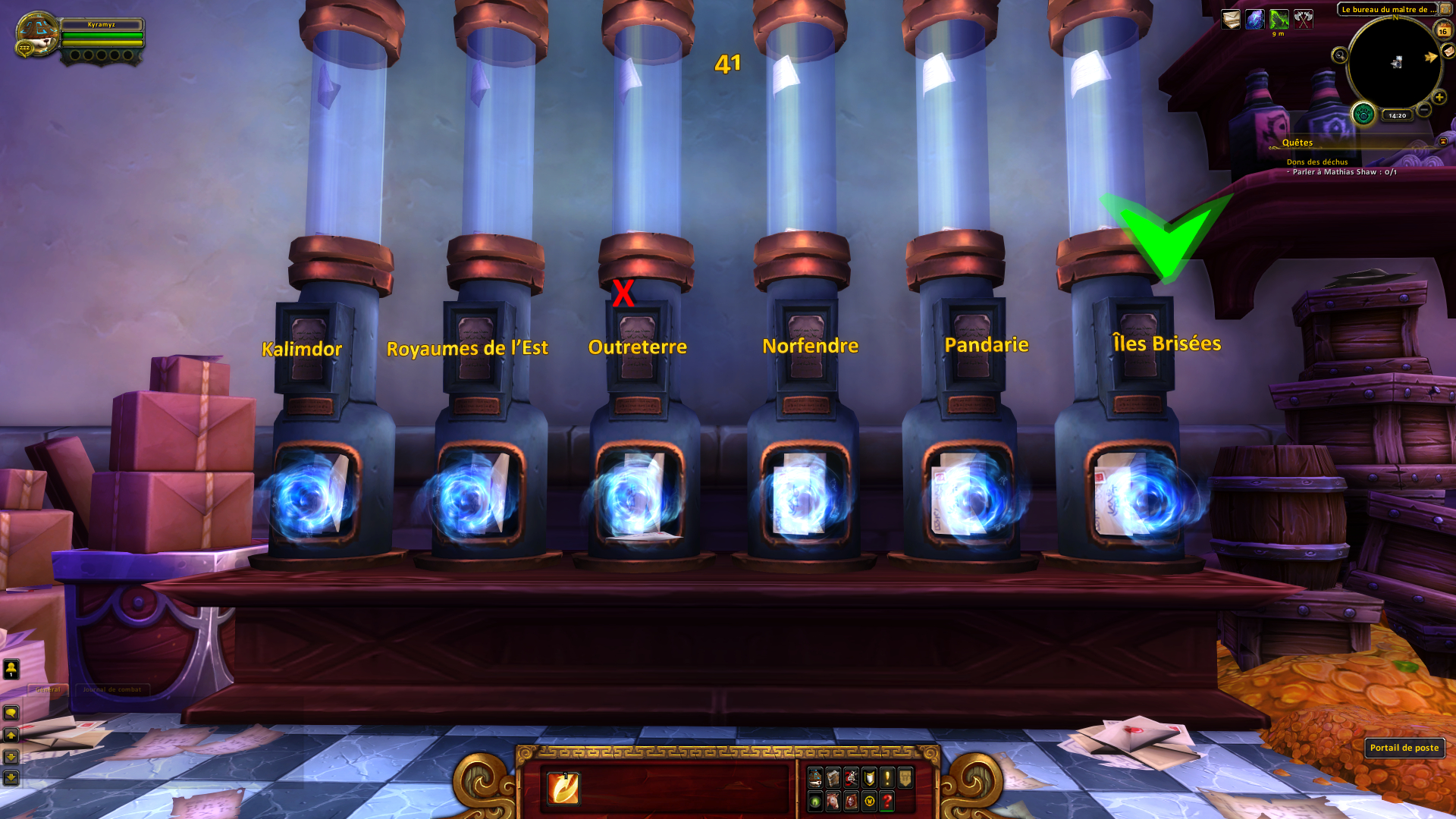Jump to the bottom of the chat
This screenshot has width=1456, height=819.
click(x=11, y=777)
